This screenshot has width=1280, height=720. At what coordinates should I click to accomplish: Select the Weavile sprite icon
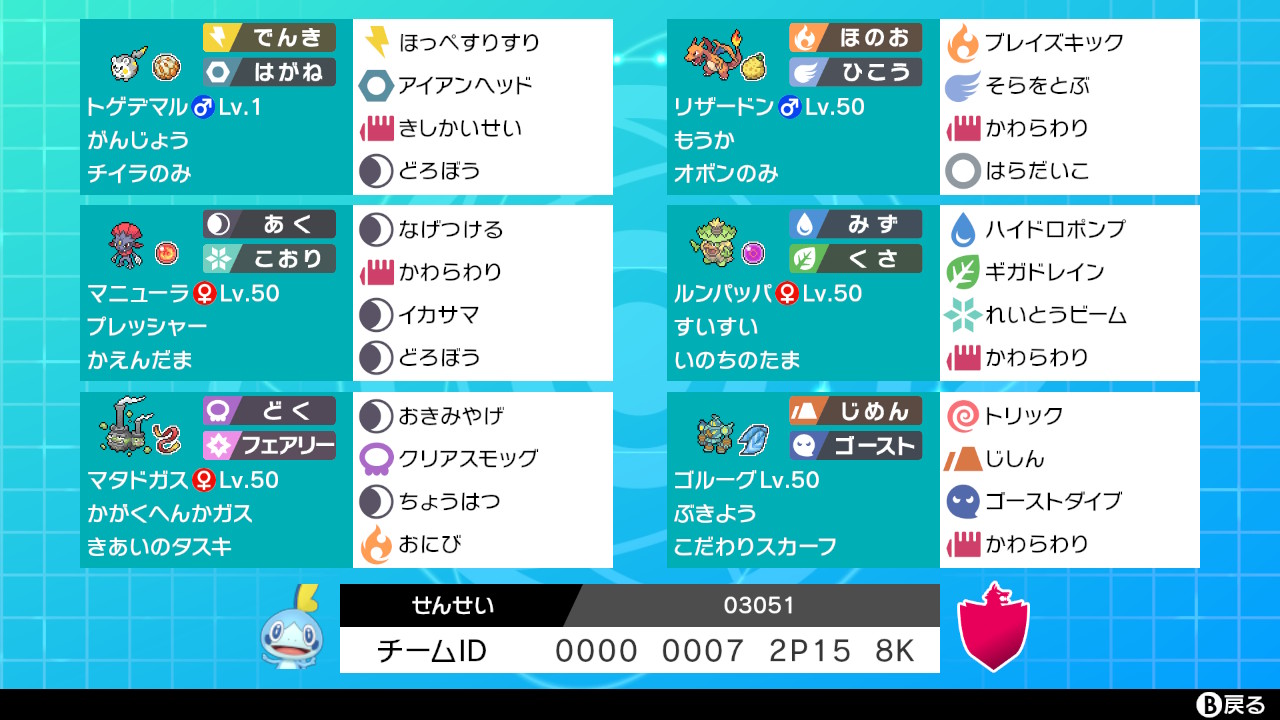(125, 246)
